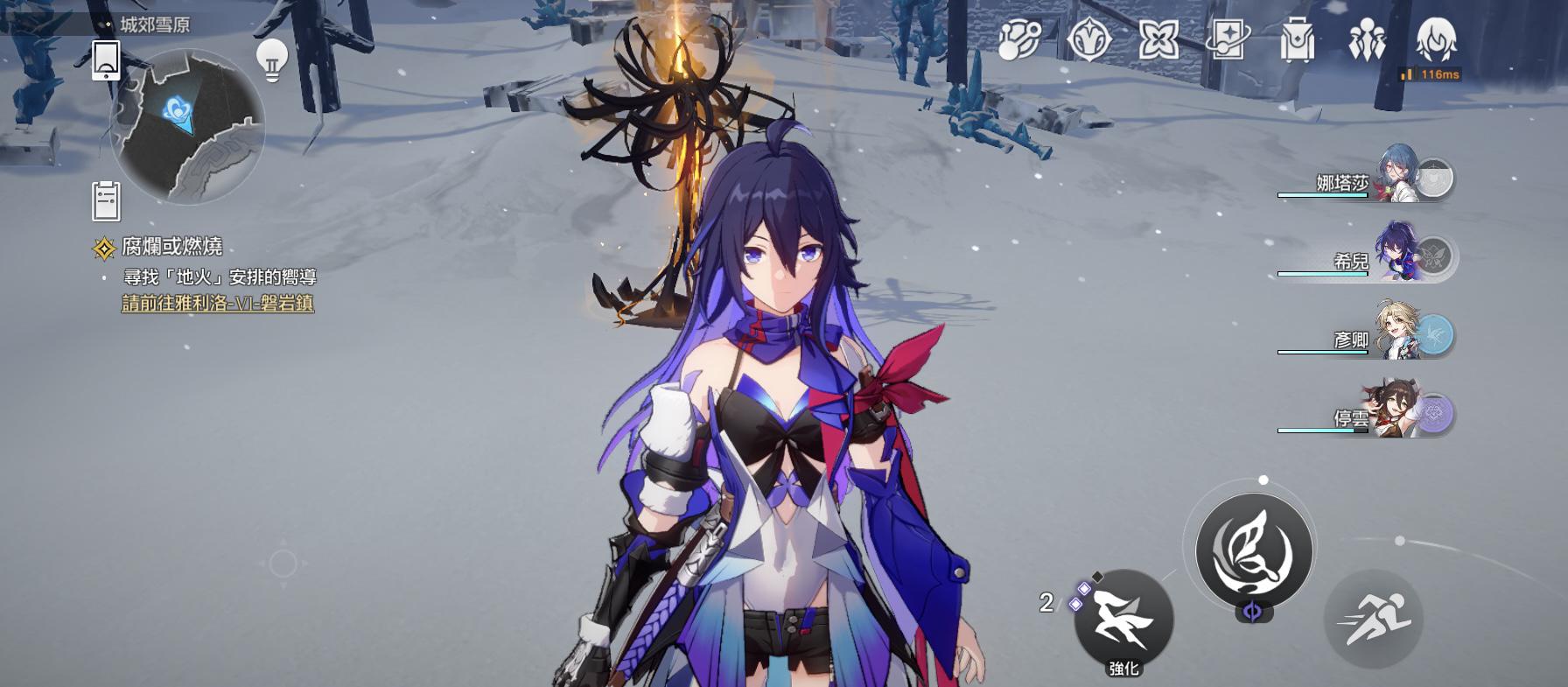Open the orbiting planets icon in top bar
Image resolution: width=1568 pixels, height=687 pixels.
tap(1019, 40)
